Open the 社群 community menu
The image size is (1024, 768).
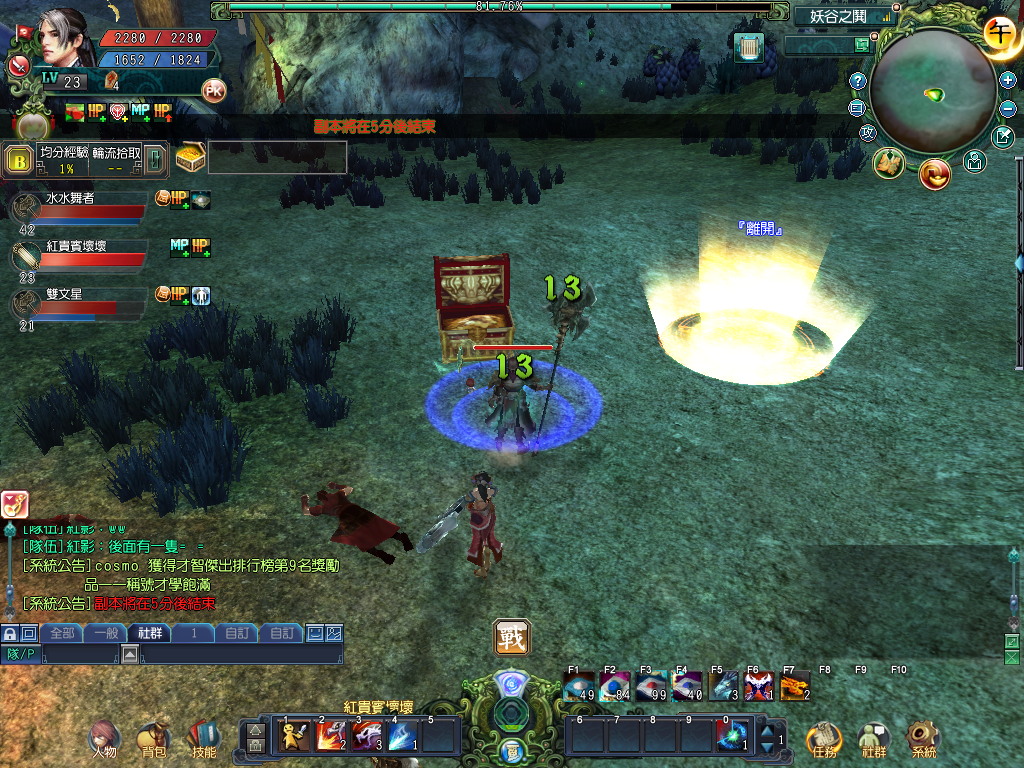(x=873, y=739)
